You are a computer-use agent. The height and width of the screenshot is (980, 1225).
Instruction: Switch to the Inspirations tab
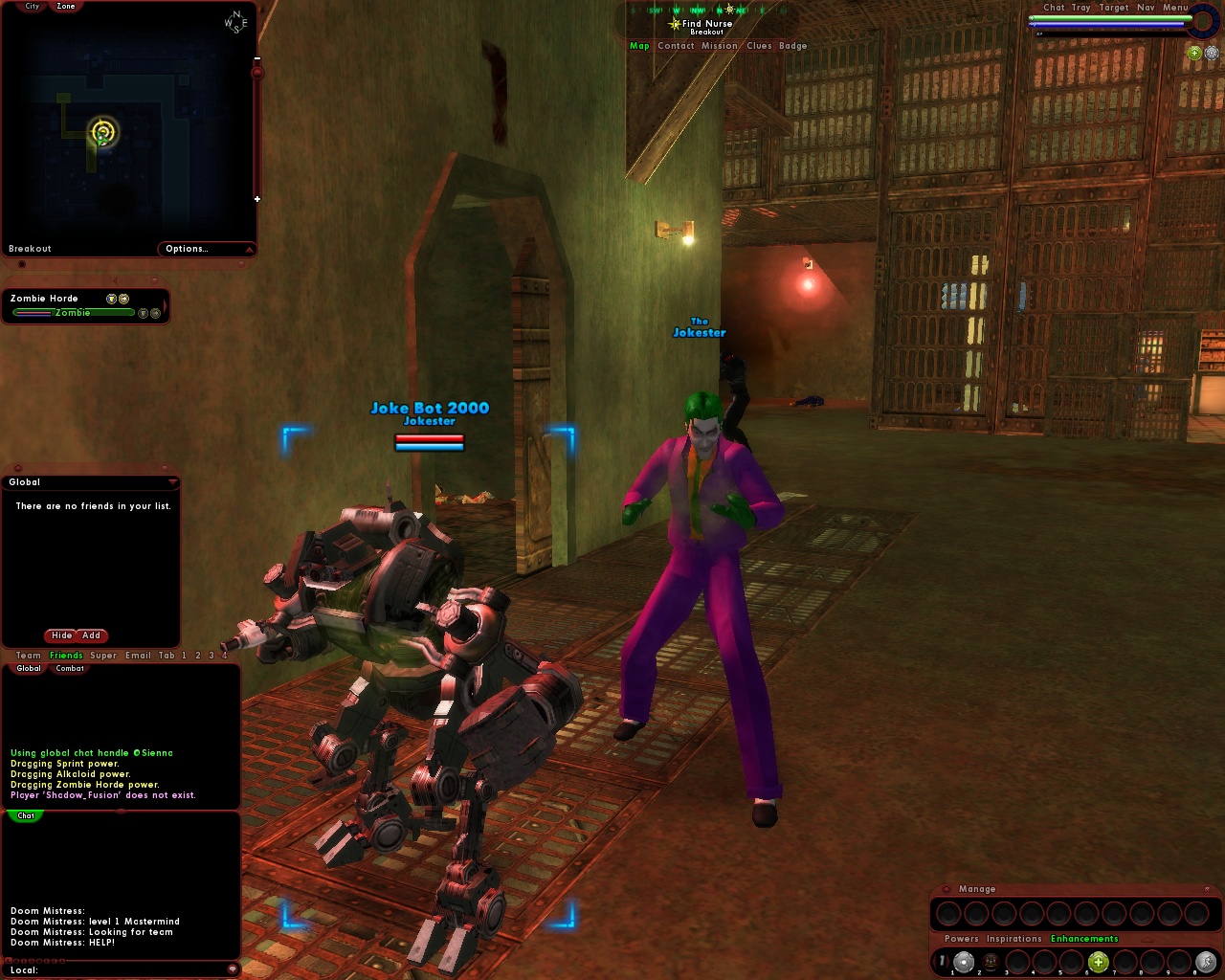pyautogui.click(x=1014, y=939)
